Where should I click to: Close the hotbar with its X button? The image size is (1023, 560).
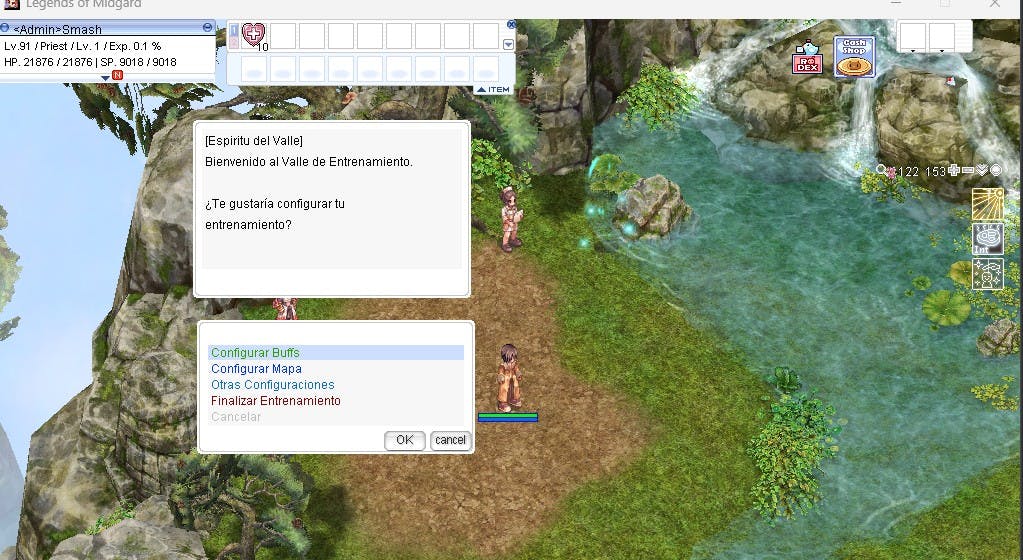[511, 24]
